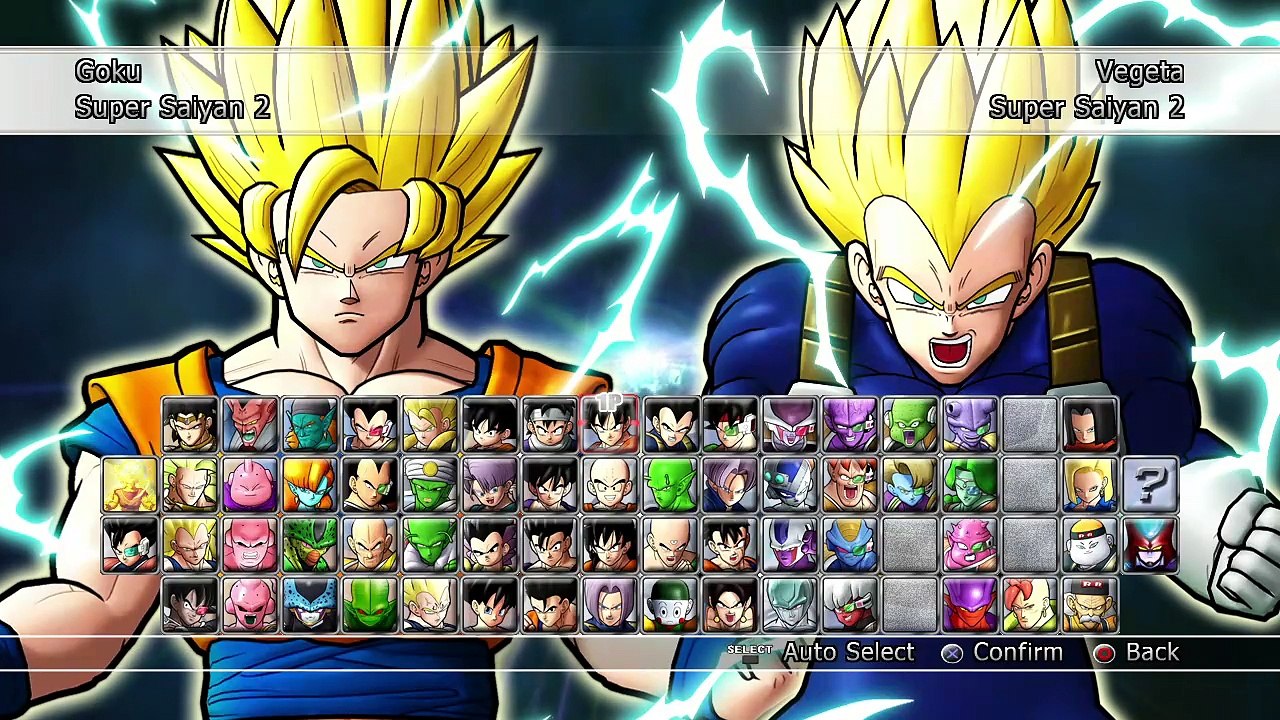Pick the pink spiky Dodoria portrait
This screenshot has width=1280, height=720.
click(970, 545)
